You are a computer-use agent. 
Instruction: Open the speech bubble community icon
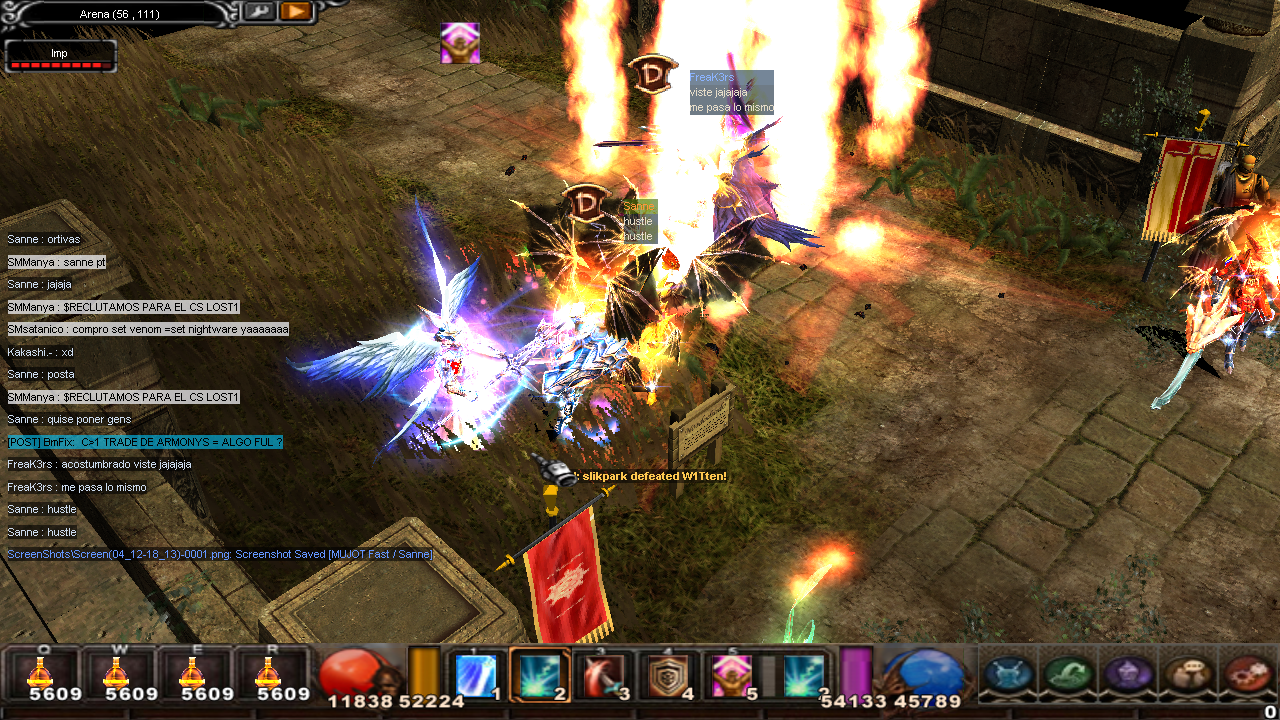(x=1189, y=675)
